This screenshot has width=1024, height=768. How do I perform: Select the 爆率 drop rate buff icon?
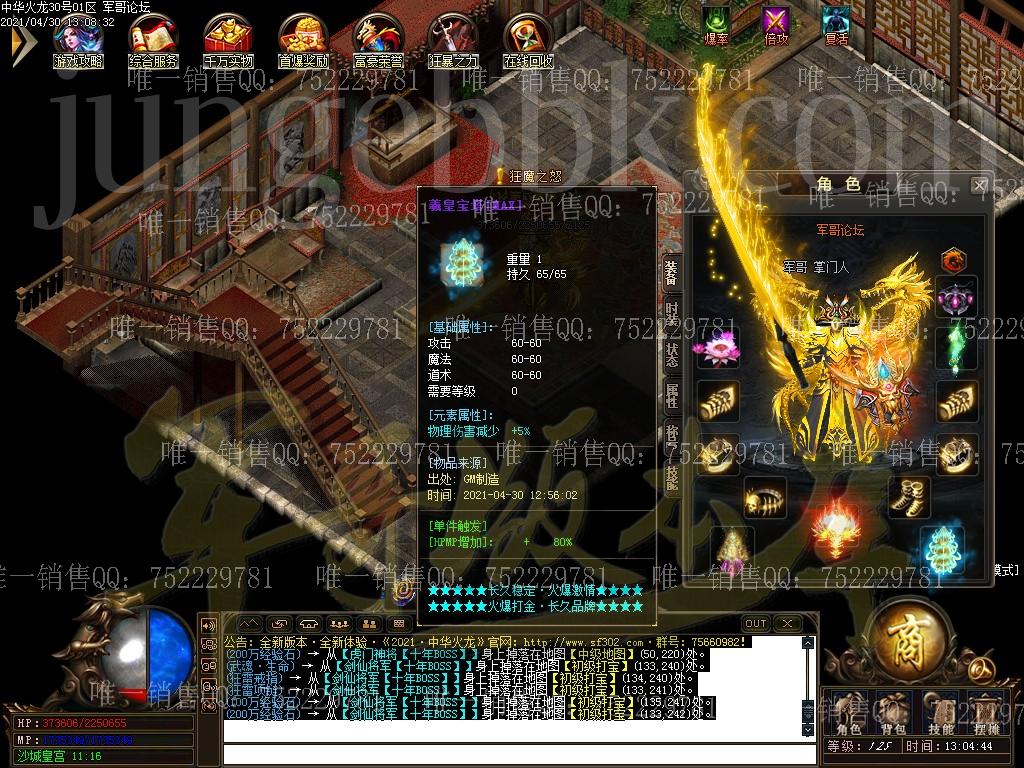(x=716, y=22)
